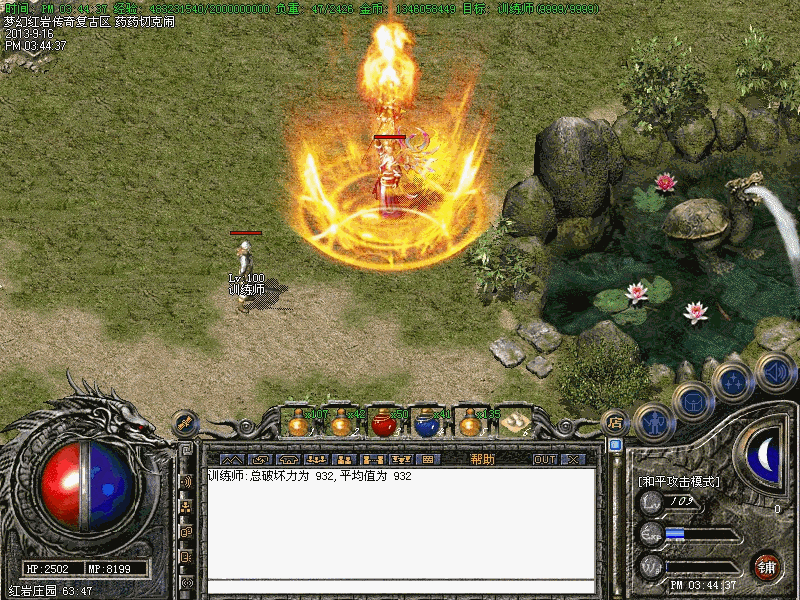This screenshot has width=800, height=600.
Task: Use the gold potion with x42 count
Action: click(341, 423)
